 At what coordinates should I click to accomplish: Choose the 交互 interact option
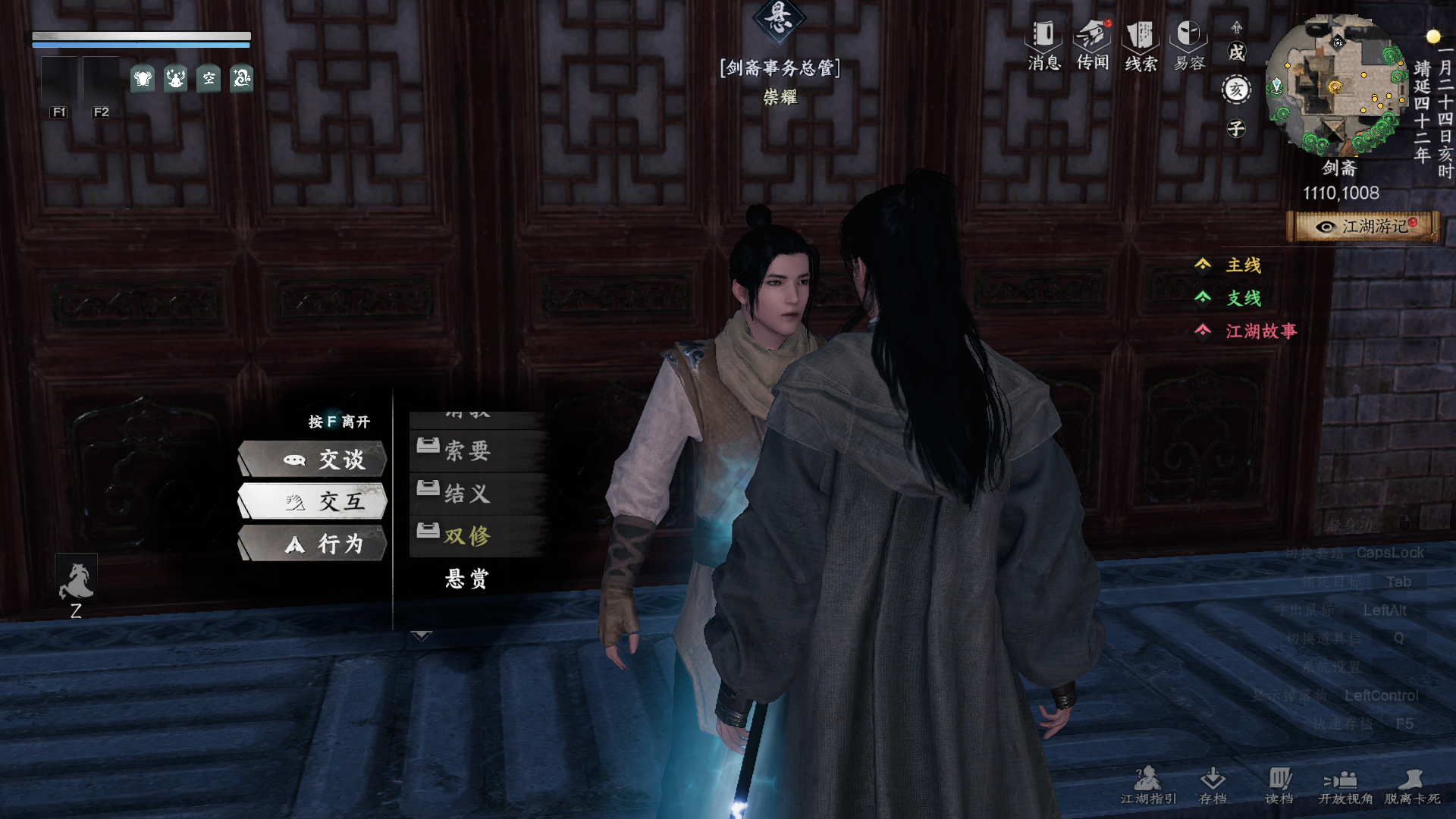(313, 501)
